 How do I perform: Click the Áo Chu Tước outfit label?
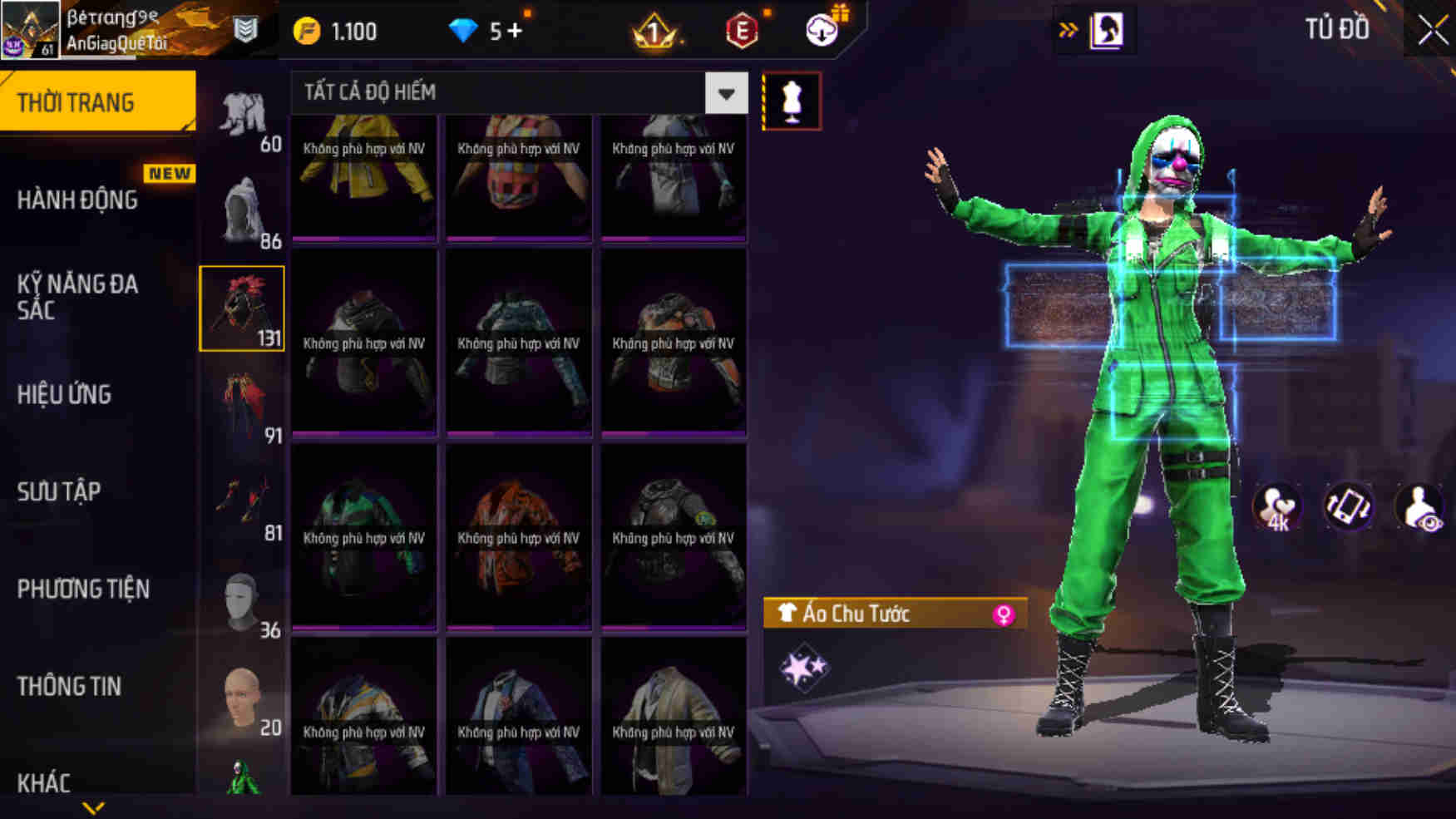pyautogui.click(x=856, y=615)
